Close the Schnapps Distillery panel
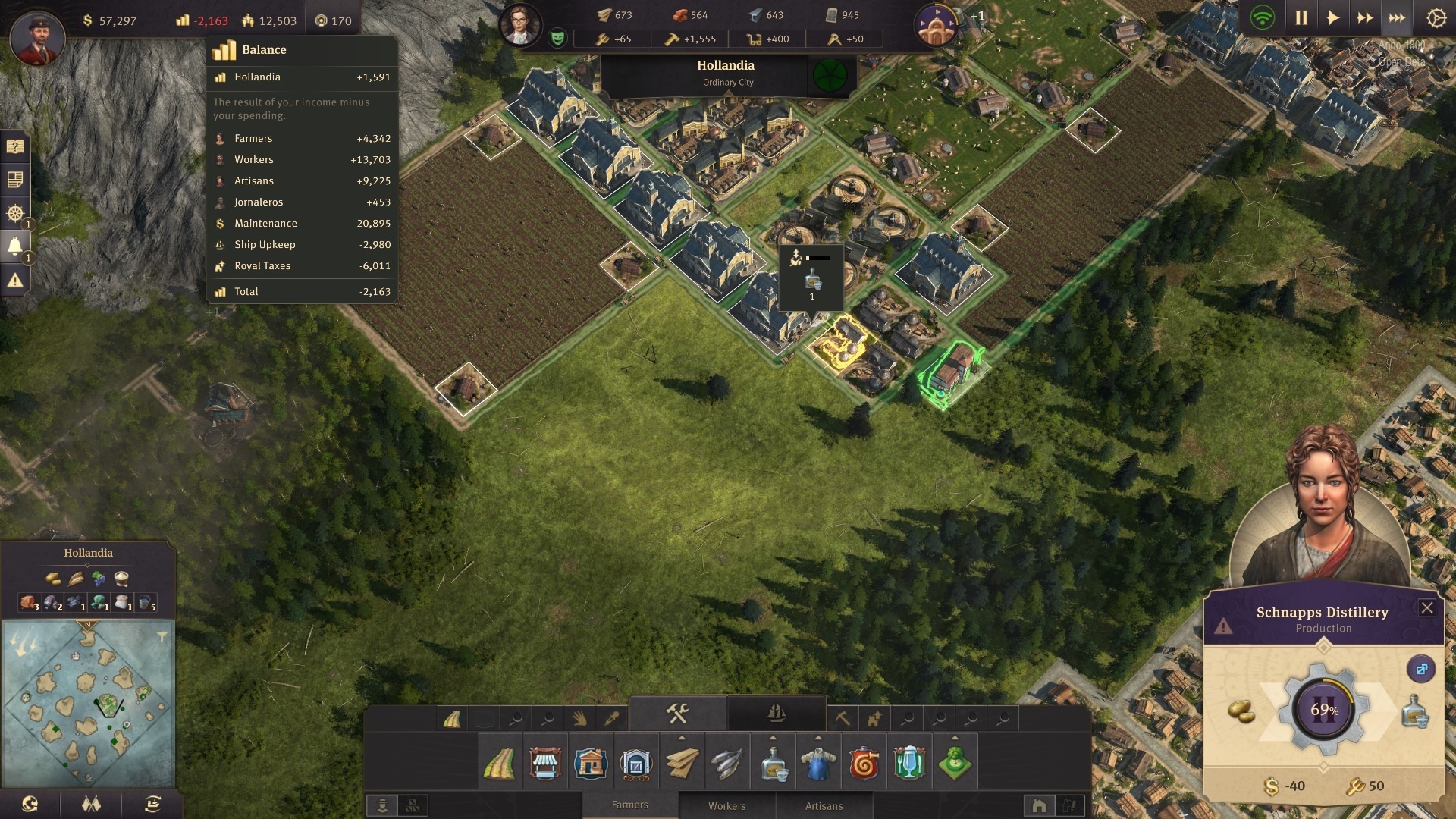Viewport: 1456px width, 819px height. pos(1426,607)
